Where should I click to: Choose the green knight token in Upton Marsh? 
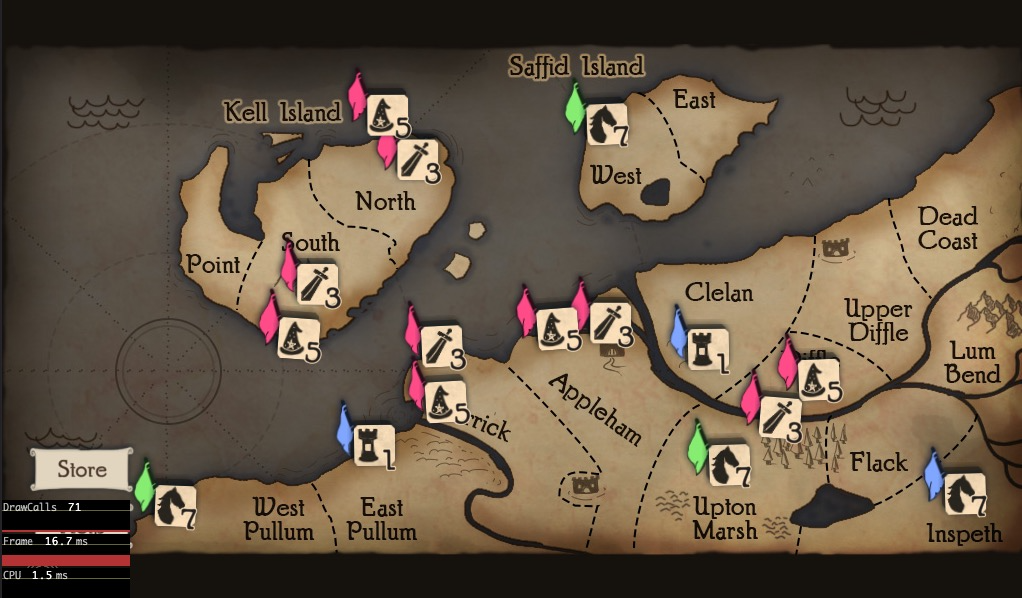(730, 465)
